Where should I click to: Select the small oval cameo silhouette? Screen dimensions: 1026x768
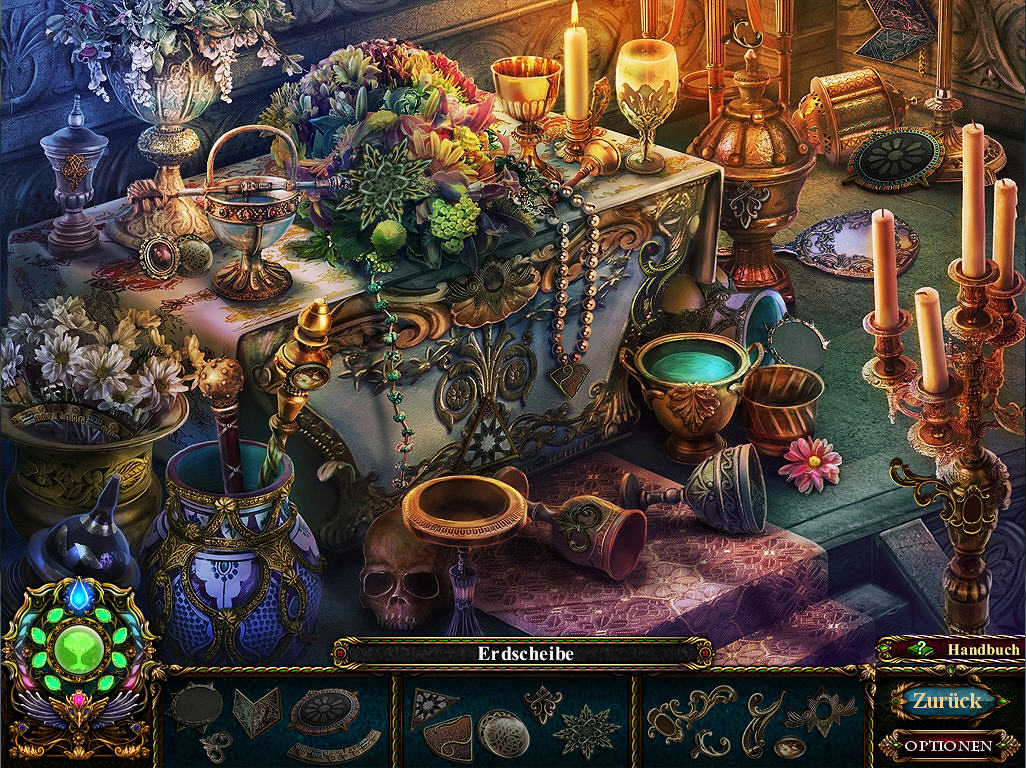point(790,746)
